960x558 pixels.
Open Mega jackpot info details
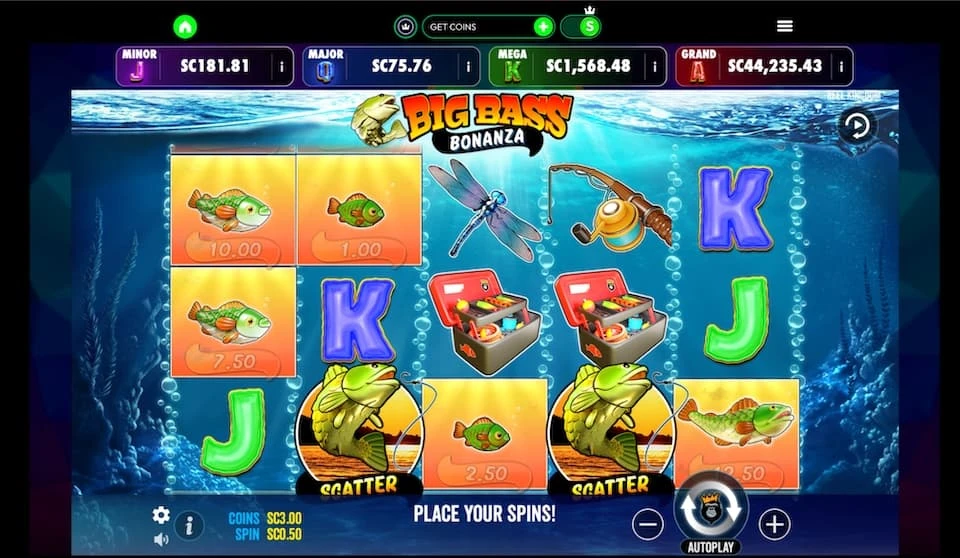tap(655, 67)
